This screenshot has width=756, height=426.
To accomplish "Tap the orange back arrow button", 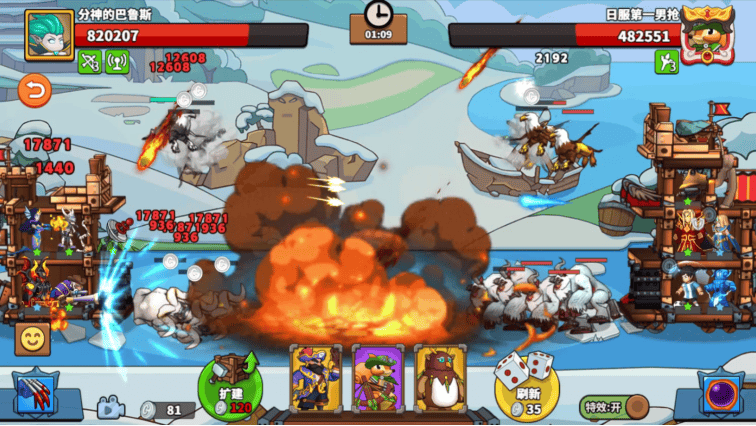I will 35,92.
